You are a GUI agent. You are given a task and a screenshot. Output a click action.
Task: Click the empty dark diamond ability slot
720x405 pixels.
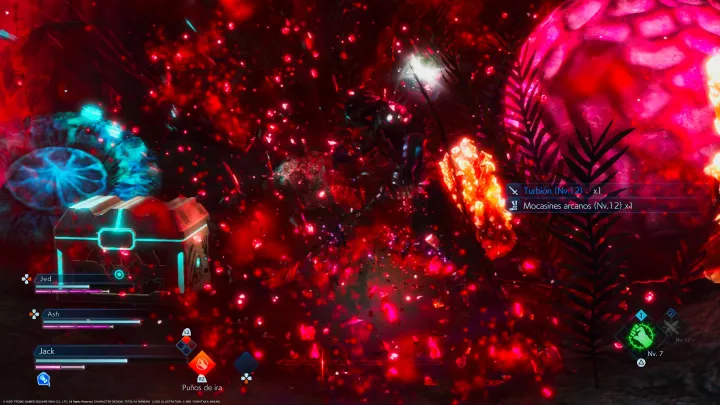(247, 362)
